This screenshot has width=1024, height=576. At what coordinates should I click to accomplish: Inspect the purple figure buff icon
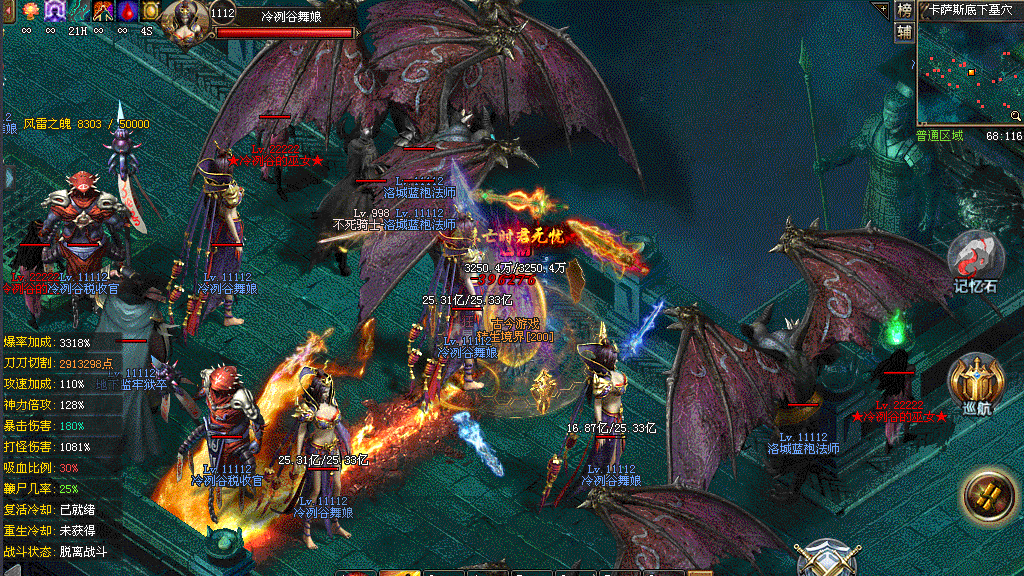(x=54, y=11)
